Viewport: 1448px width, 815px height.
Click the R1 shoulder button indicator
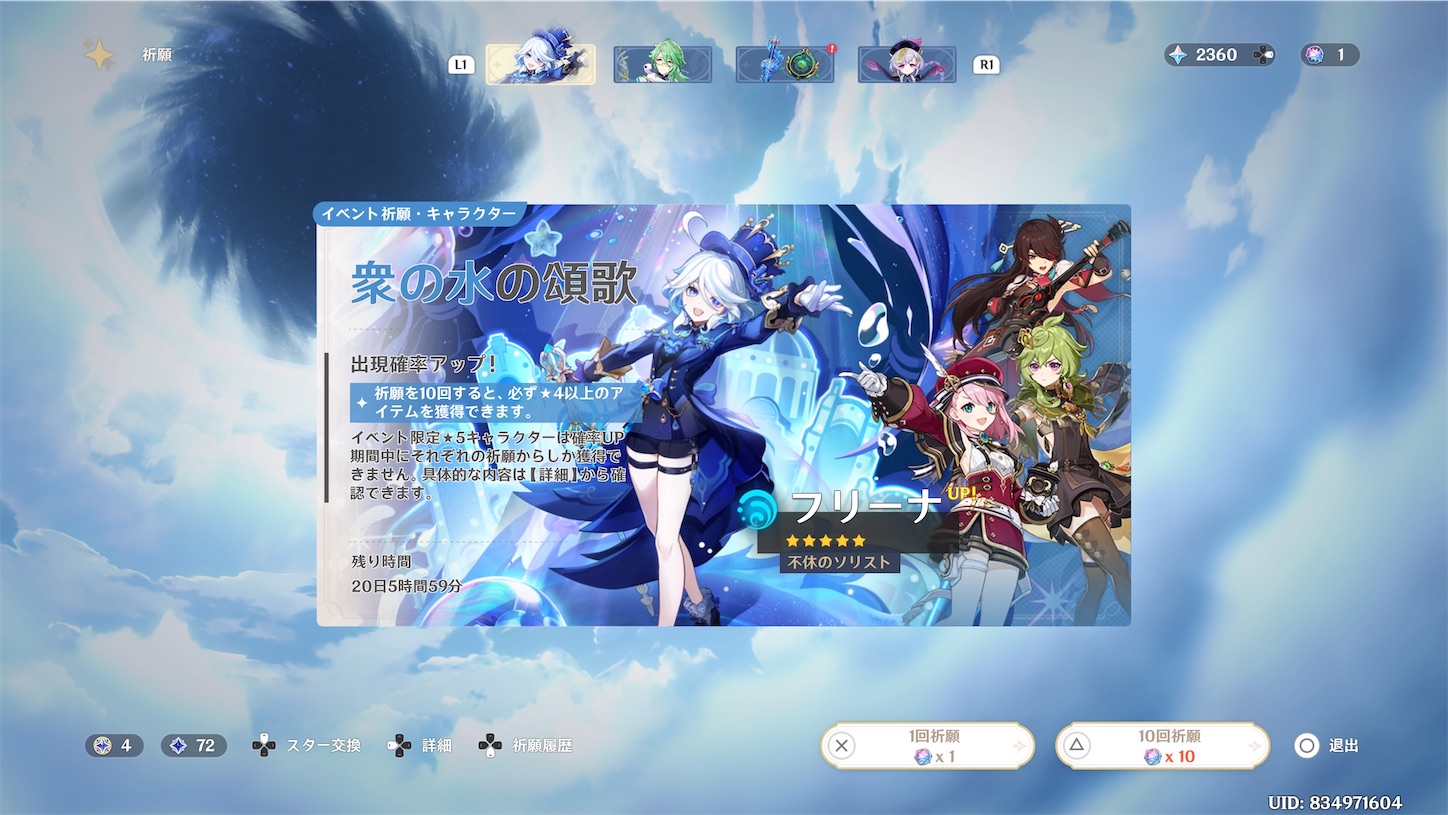[x=985, y=63]
